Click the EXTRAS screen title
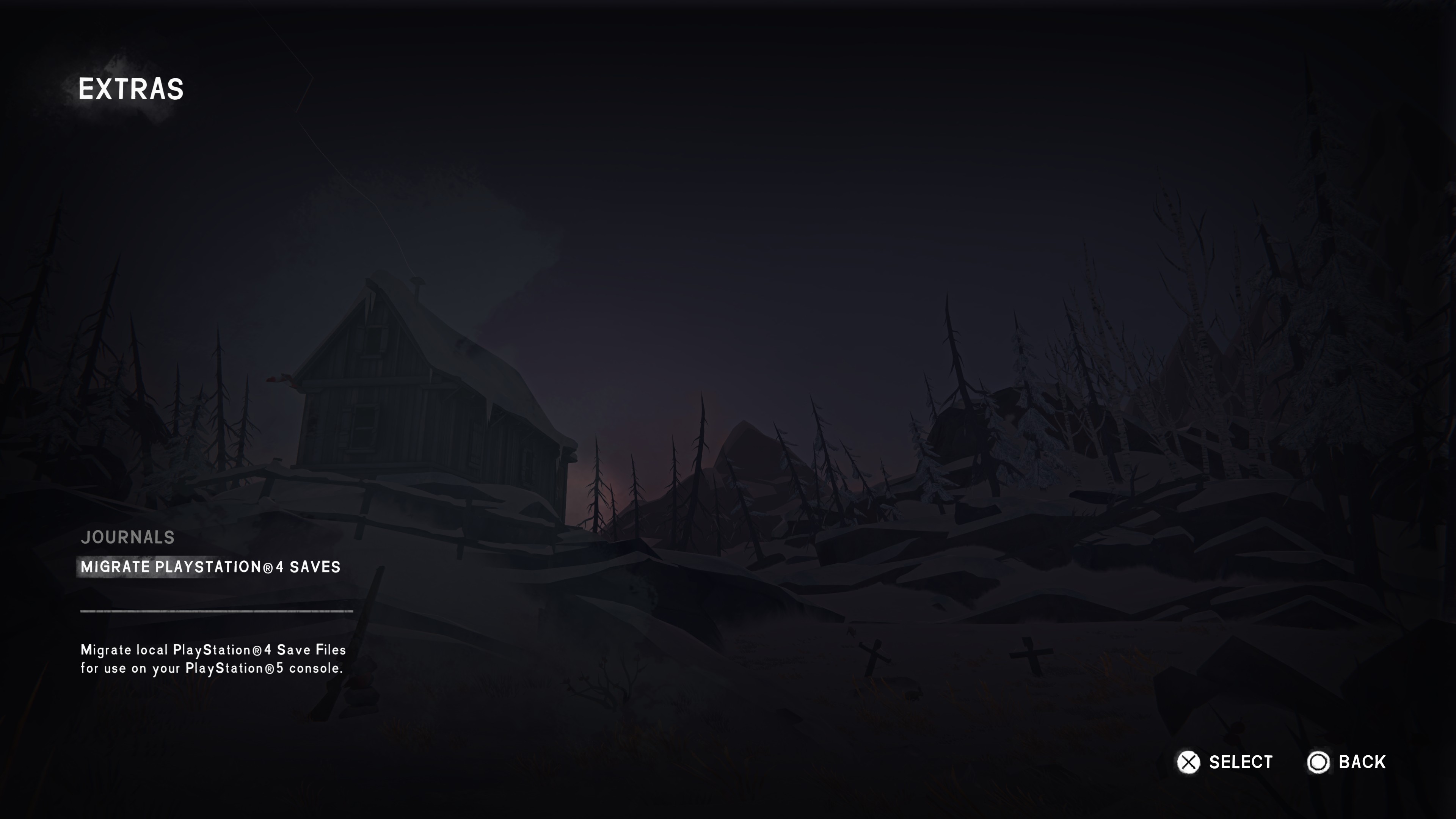This screenshot has width=1456, height=819. (x=130, y=88)
